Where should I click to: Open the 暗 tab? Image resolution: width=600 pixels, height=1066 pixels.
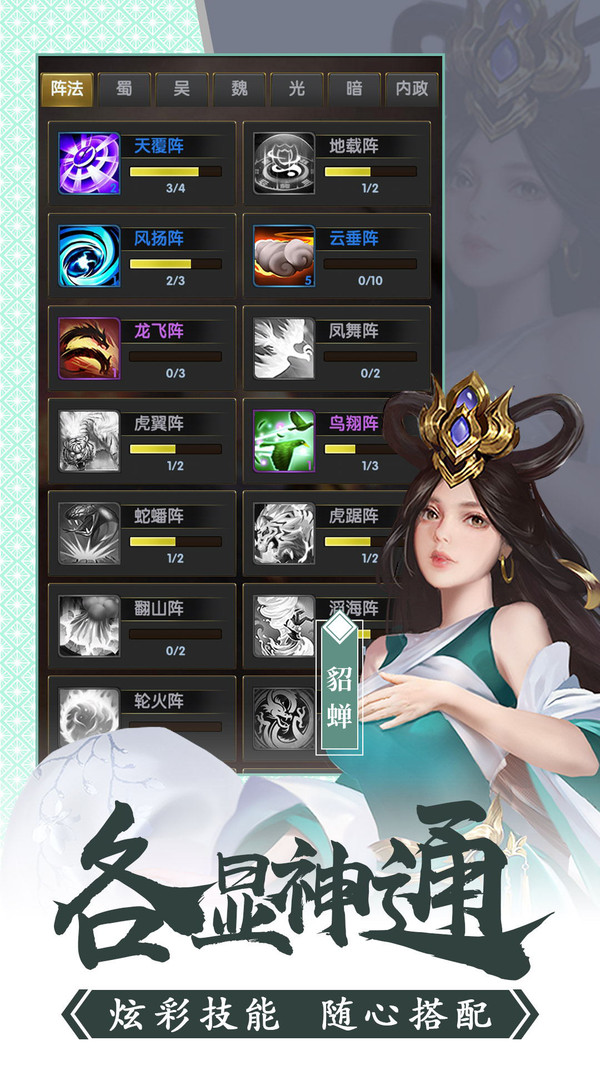coord(354,89)
